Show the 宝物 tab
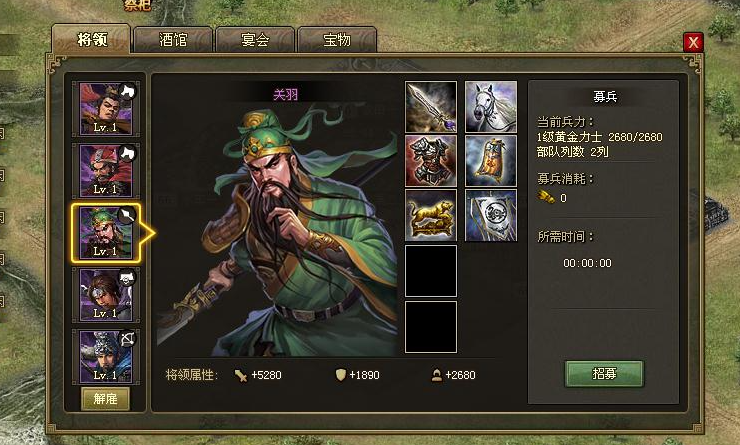This screenshot has height=445, width=740. click(x=336, y=40)
